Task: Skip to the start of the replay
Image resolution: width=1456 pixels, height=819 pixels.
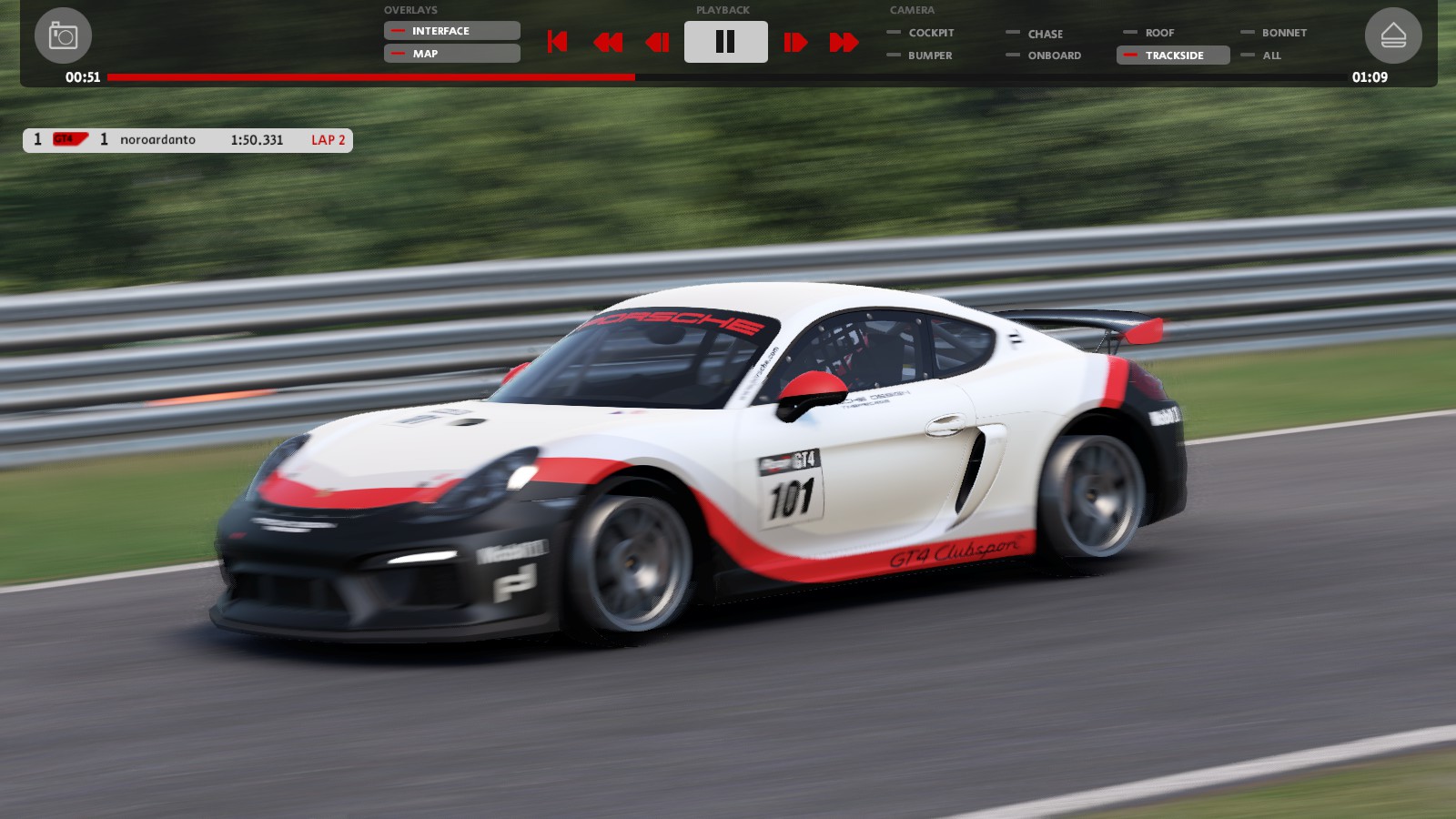Action: (x=557, y=42)
